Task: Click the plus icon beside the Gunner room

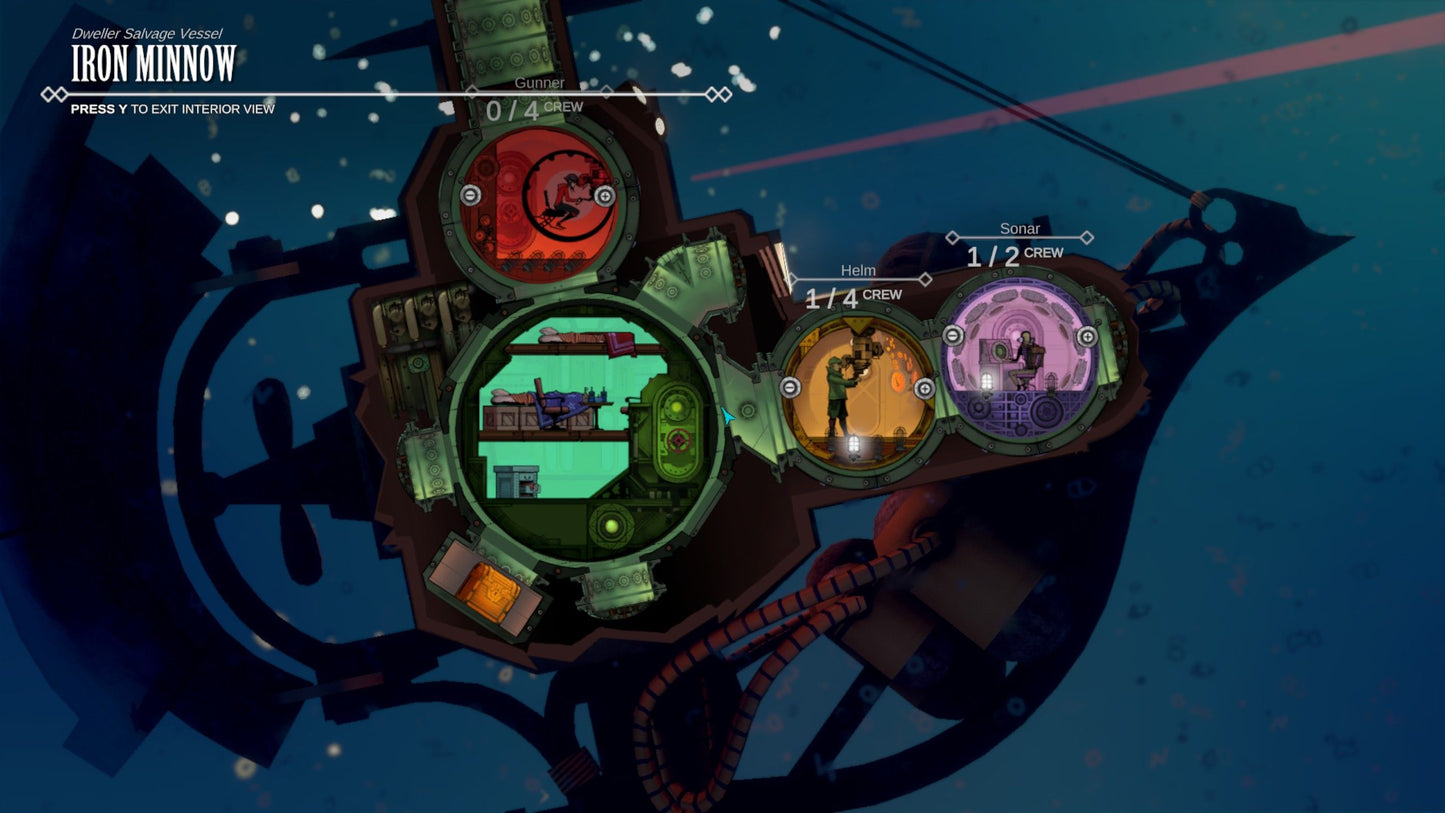Action: click(x=605, y=196)
